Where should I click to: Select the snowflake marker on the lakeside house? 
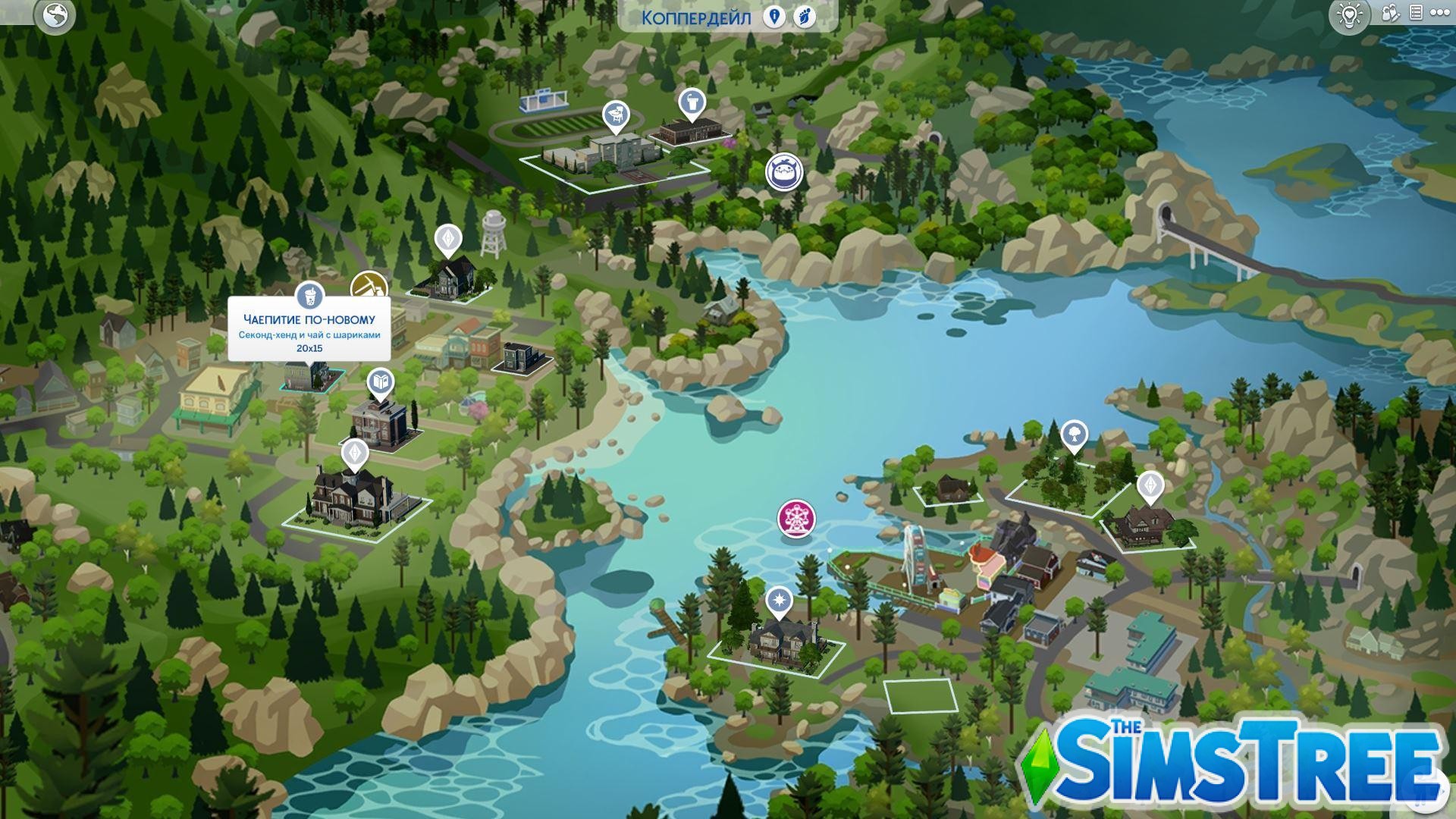tap(781, 599)
